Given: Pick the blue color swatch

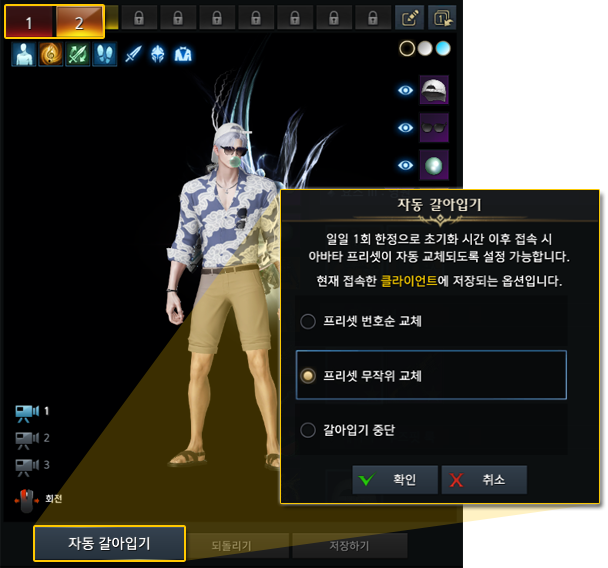Looking at the screenshot, I should (444, 47).
